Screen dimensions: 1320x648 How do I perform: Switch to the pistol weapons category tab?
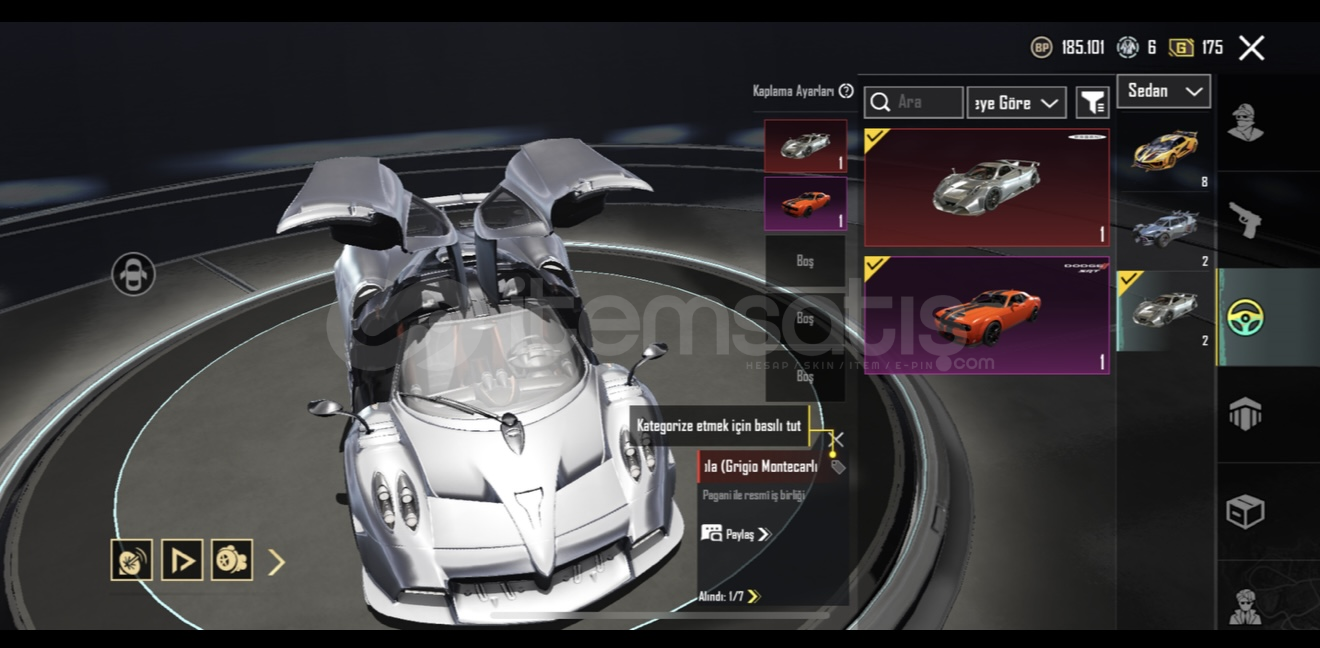pos(1245,219)
